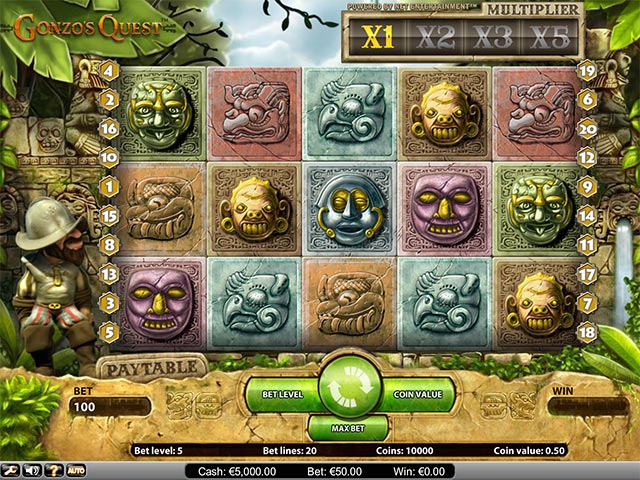The image size is (640, 480).
Task: Open the Paytable stone sign
Action: [x=152, y=365]
